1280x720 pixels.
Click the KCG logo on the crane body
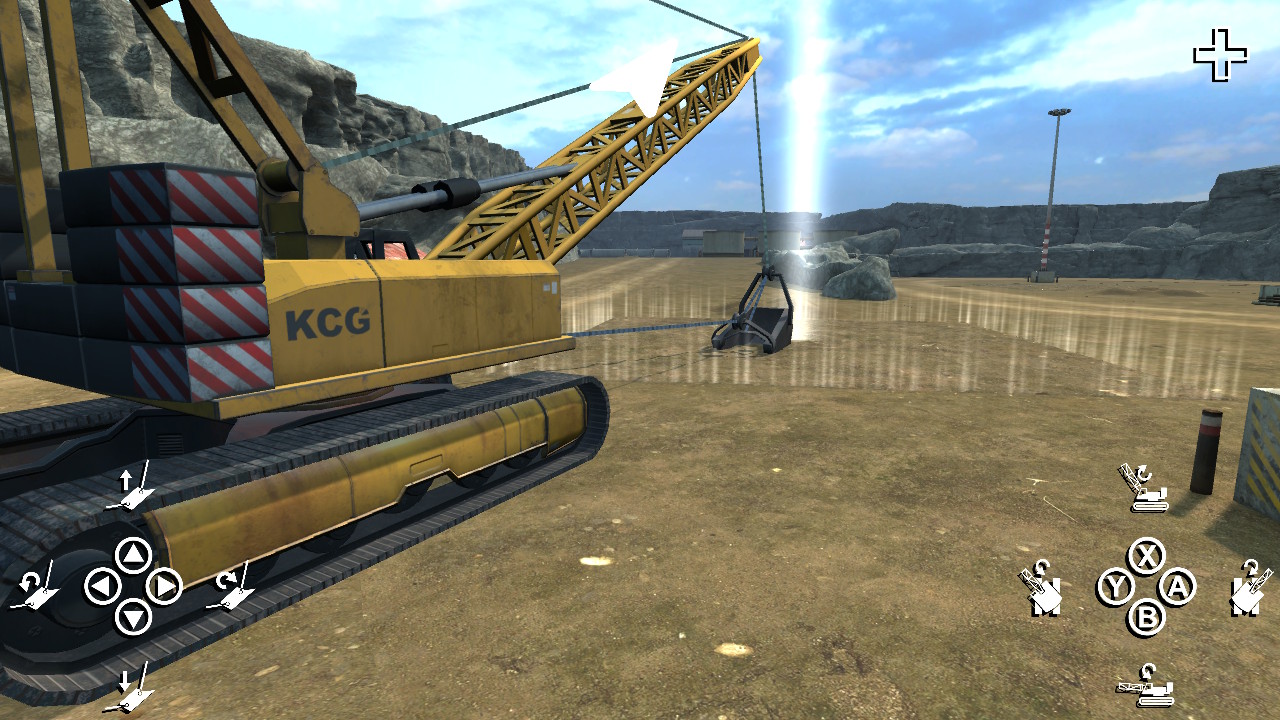point(329,320)
